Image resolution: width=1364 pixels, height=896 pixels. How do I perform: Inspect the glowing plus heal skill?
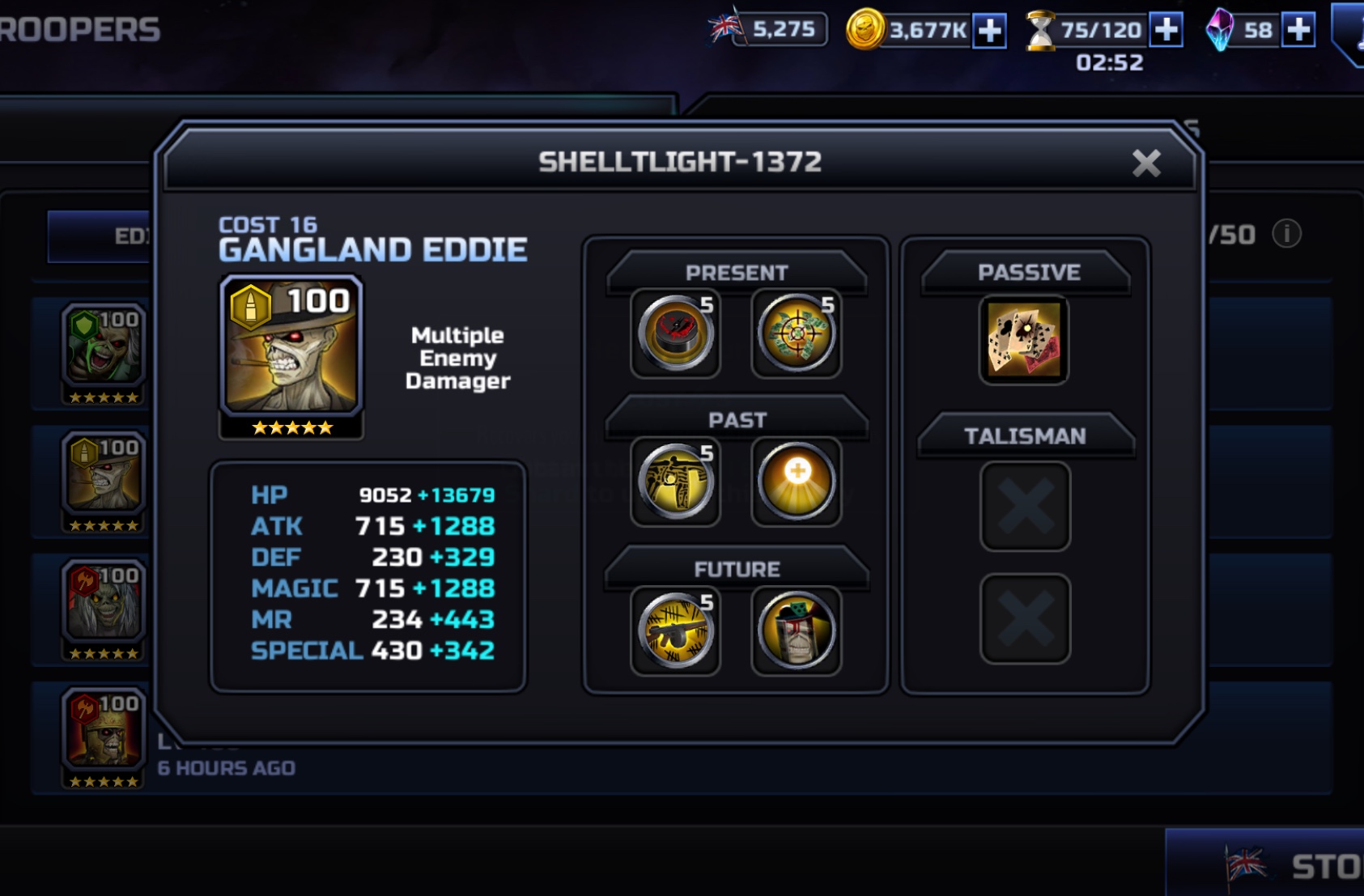pos(797,482)
